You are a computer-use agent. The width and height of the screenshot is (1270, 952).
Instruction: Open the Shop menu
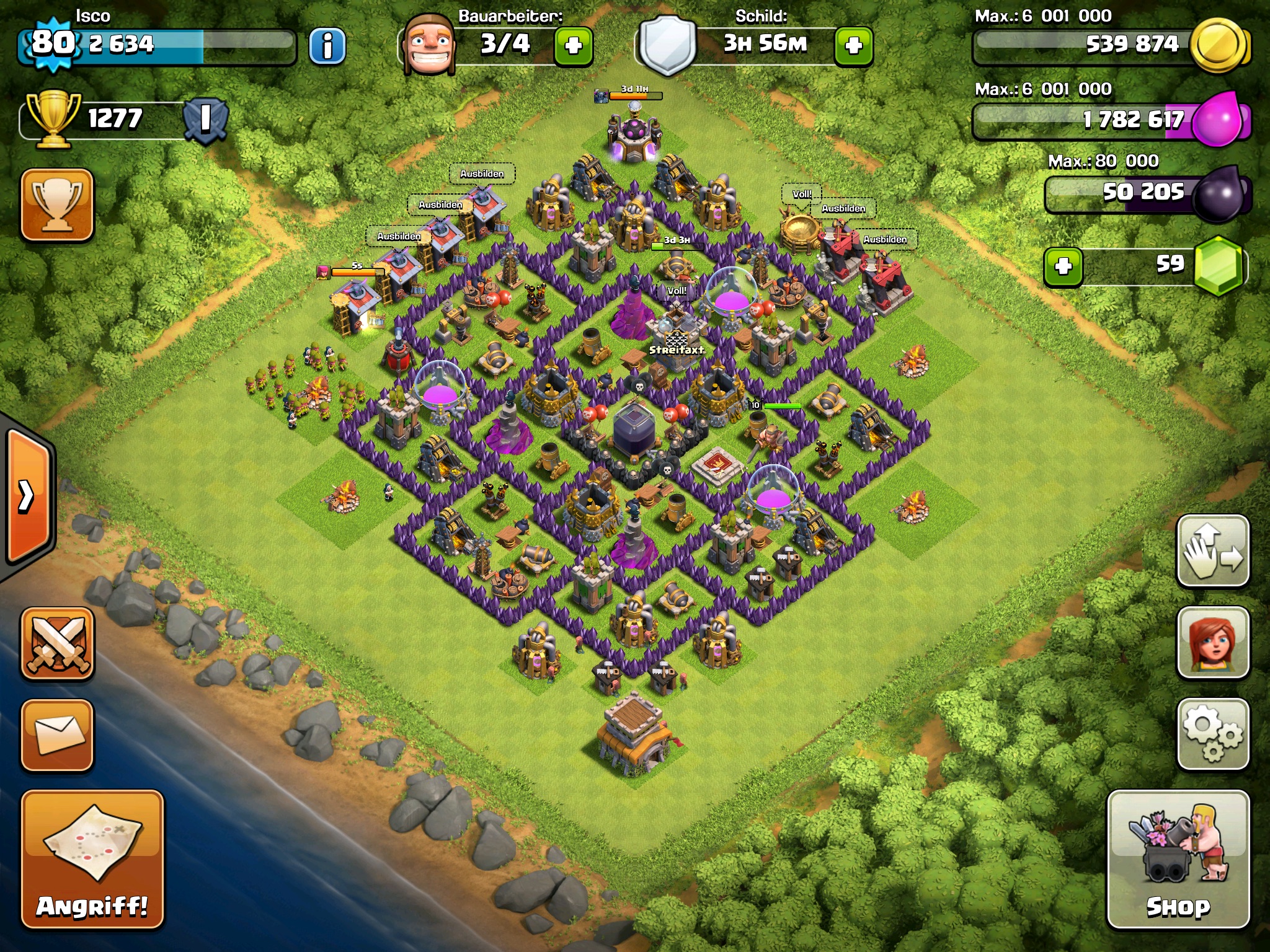pos(1178,860)
